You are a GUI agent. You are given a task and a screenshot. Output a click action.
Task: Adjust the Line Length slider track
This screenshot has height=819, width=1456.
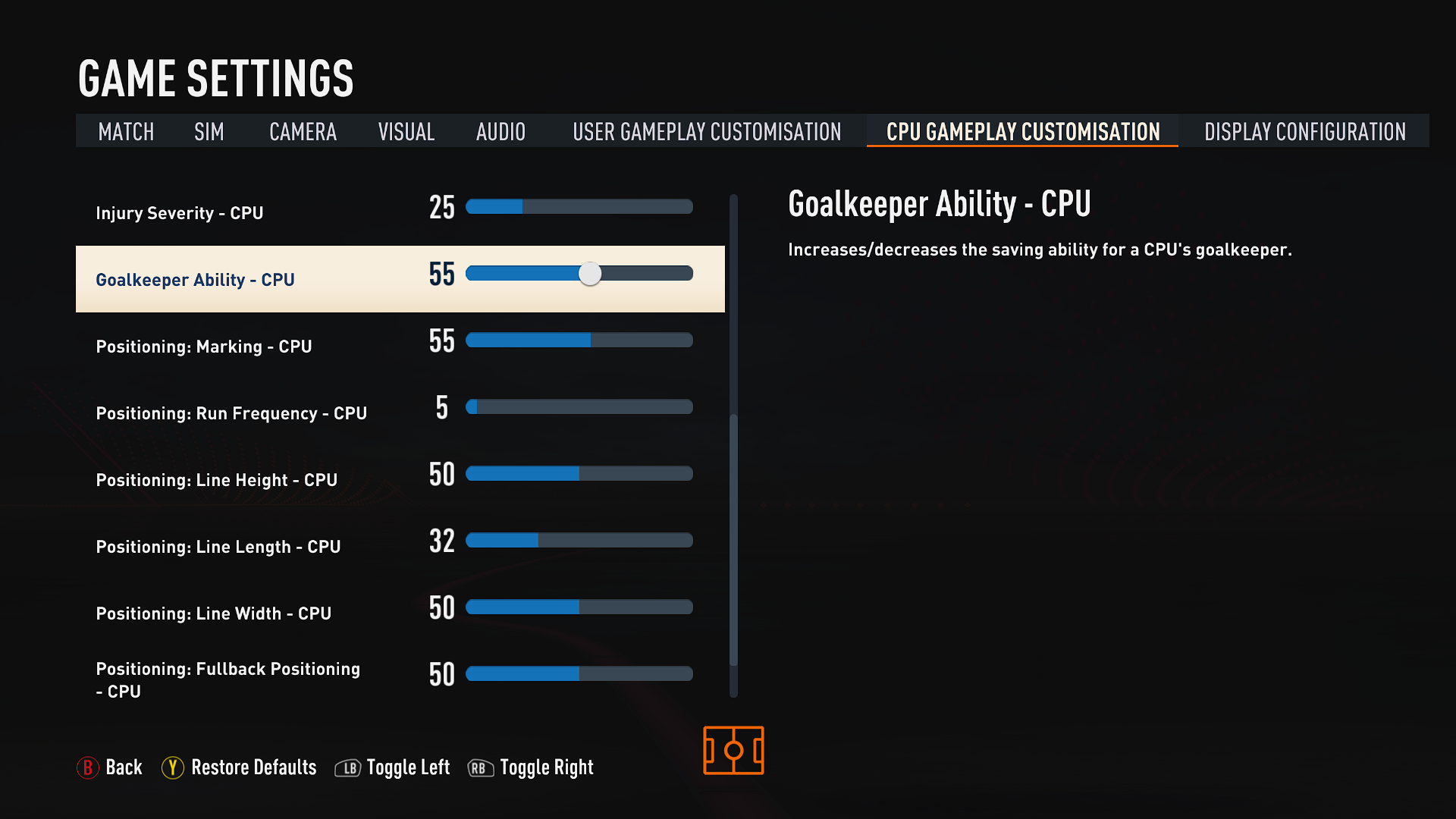[579, 541]
